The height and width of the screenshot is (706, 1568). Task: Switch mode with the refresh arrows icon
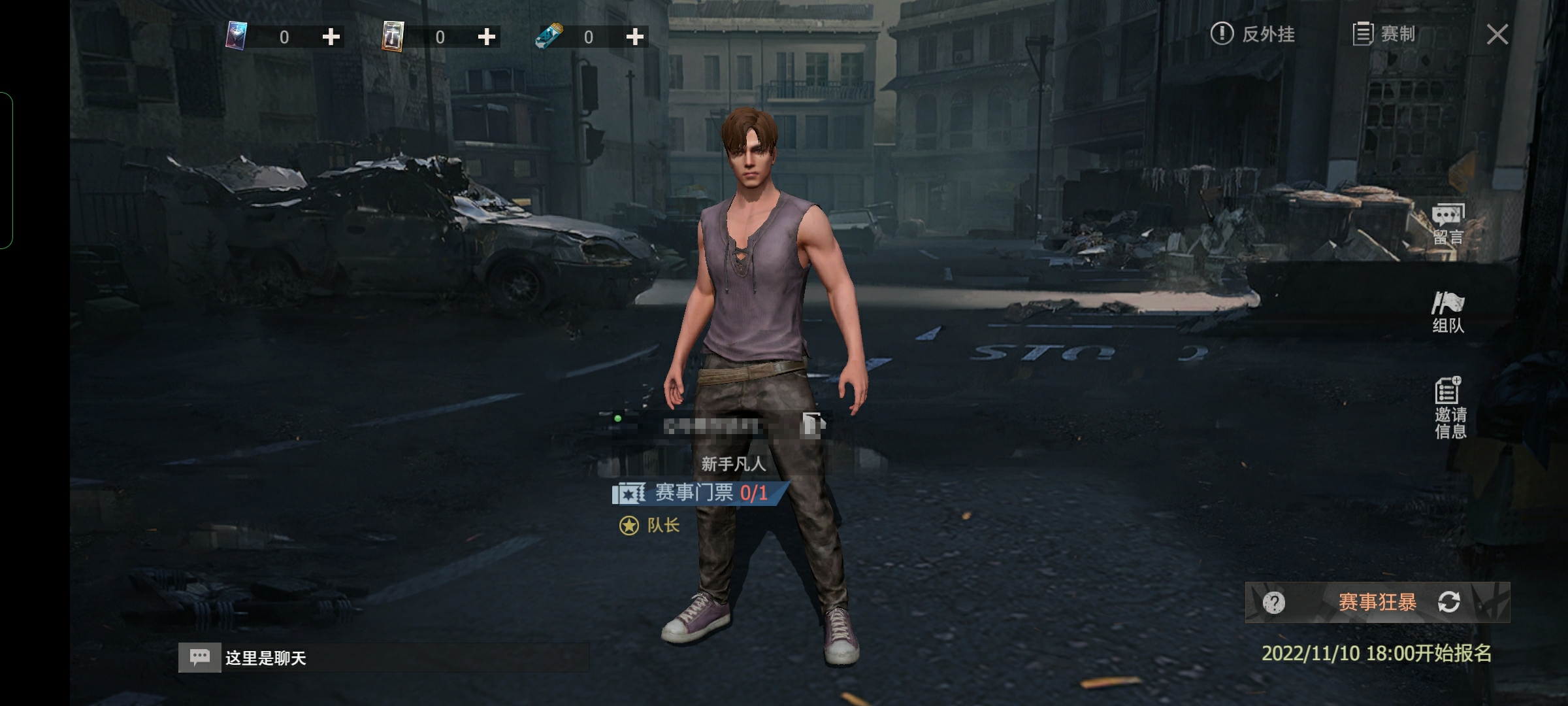tap(1448, 602)
